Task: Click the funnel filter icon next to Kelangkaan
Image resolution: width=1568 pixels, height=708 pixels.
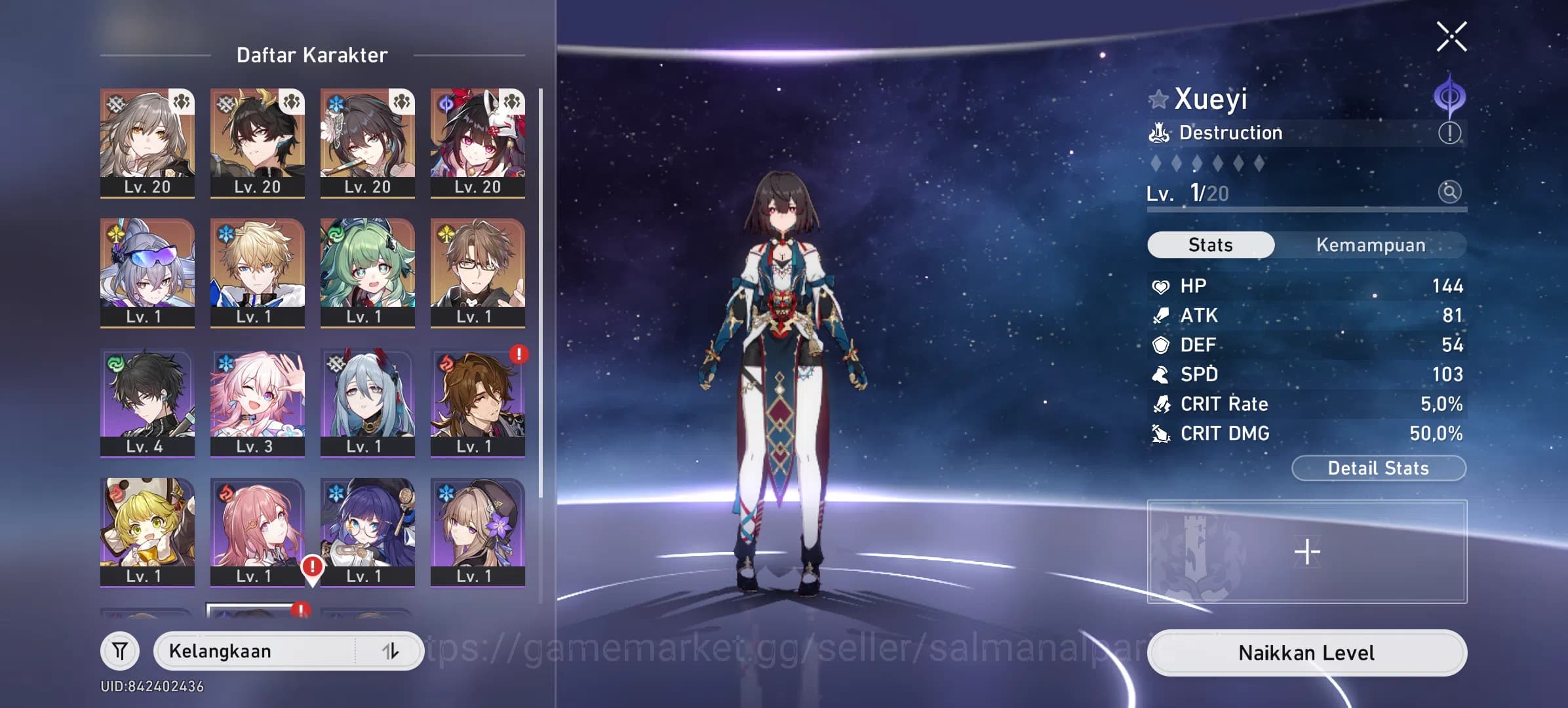Action: tap(121, 651)
